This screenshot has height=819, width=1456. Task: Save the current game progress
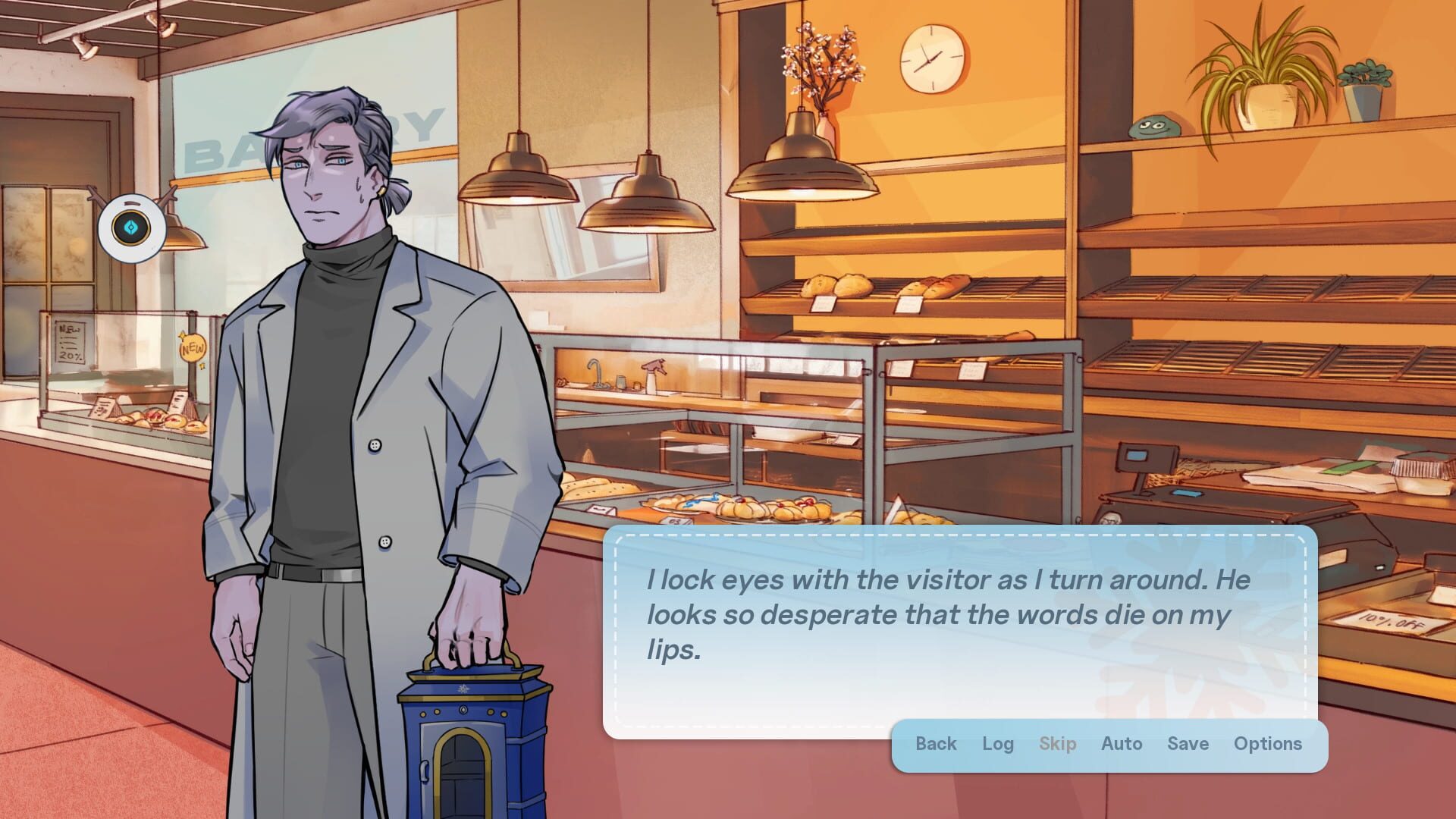coord(1188,744)
